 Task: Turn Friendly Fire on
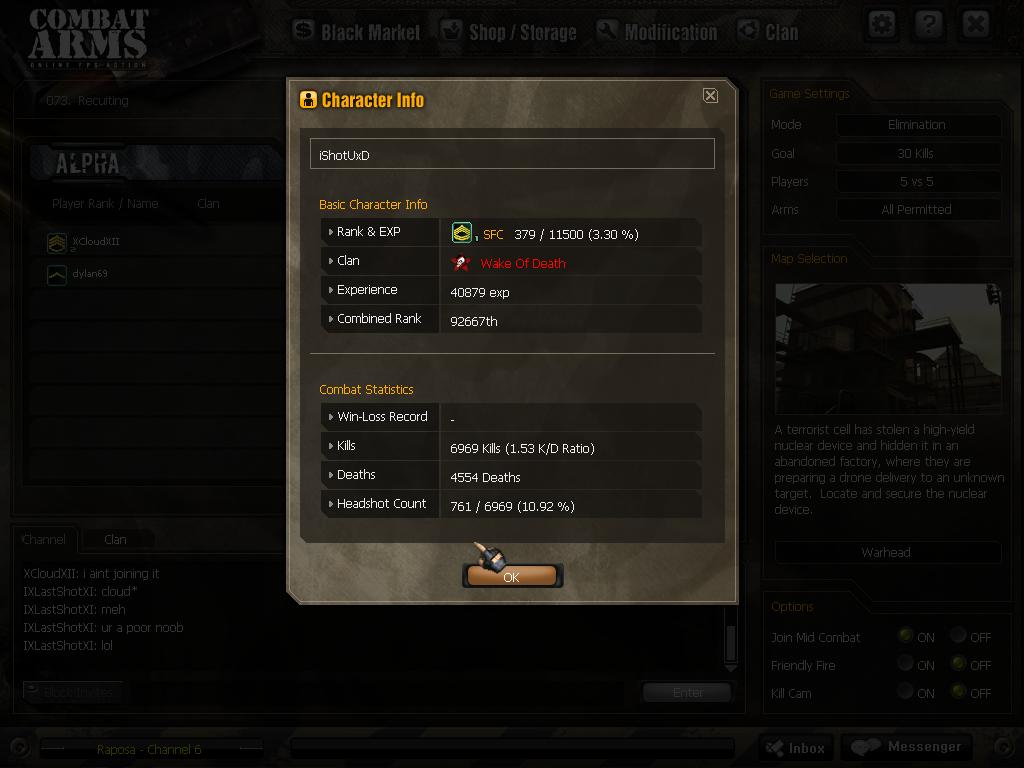[905, 664]
